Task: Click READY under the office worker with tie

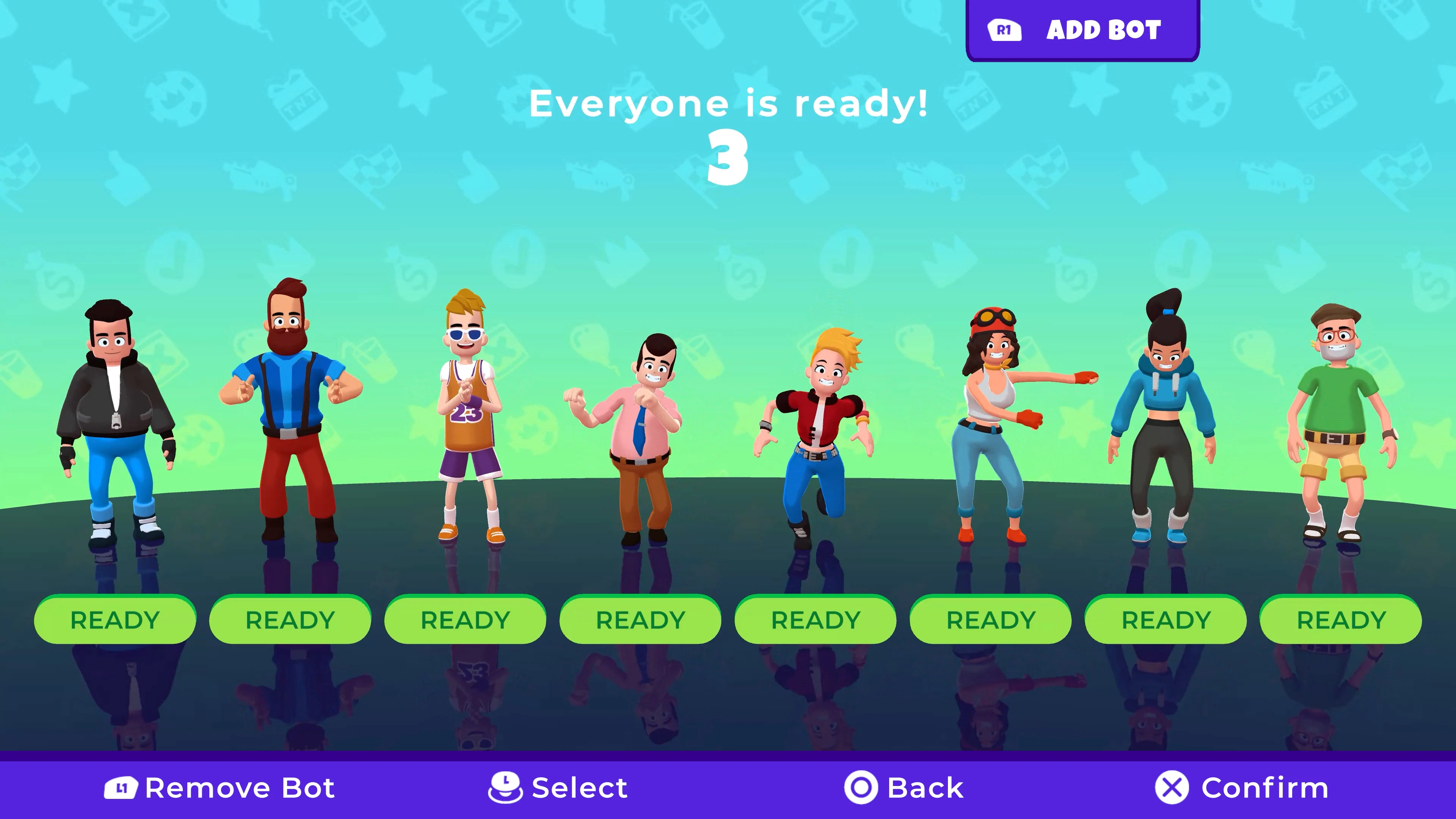Action: (x=641, y=620)
